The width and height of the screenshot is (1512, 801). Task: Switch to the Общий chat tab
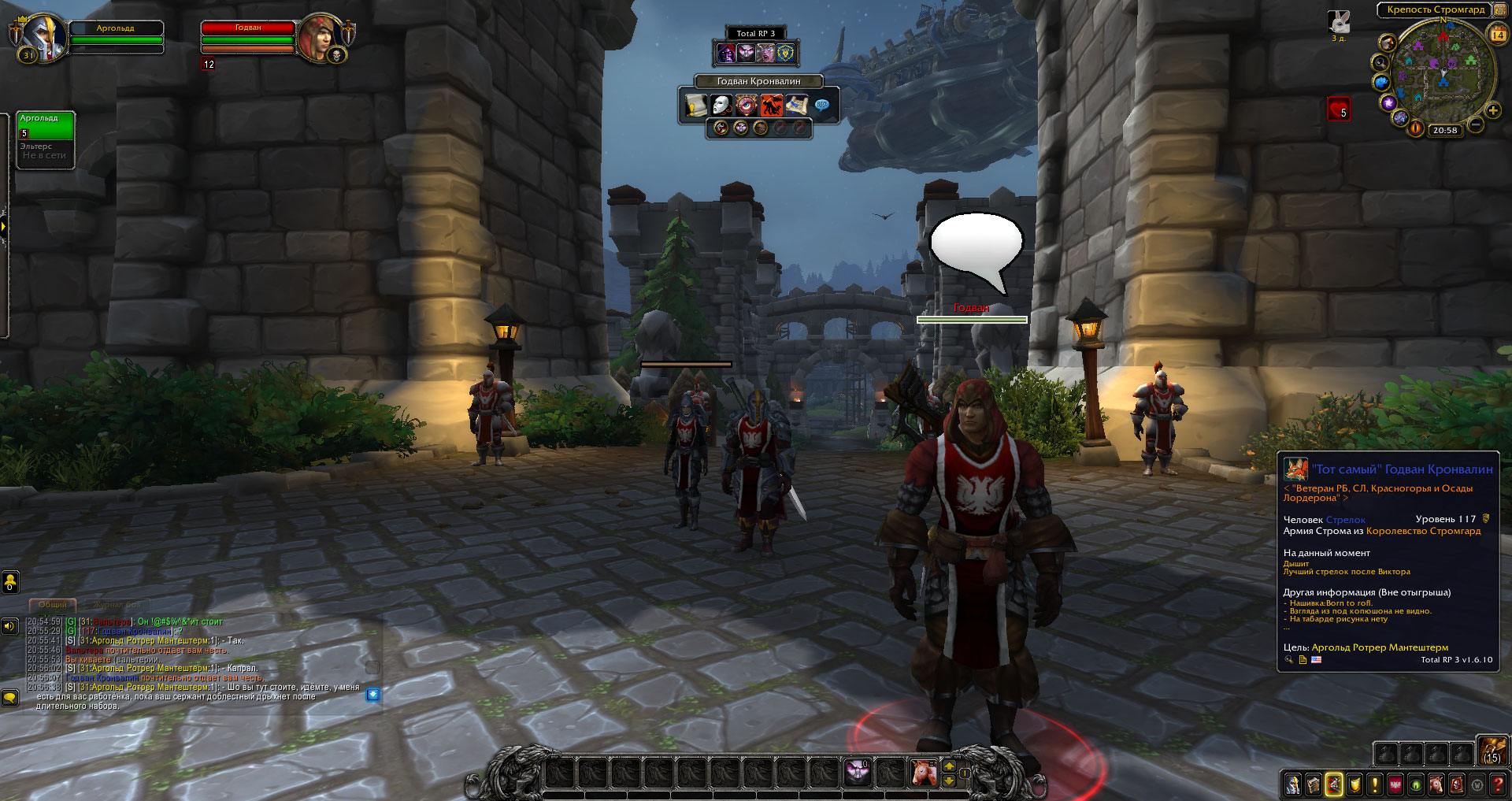[x=53, y=605]
